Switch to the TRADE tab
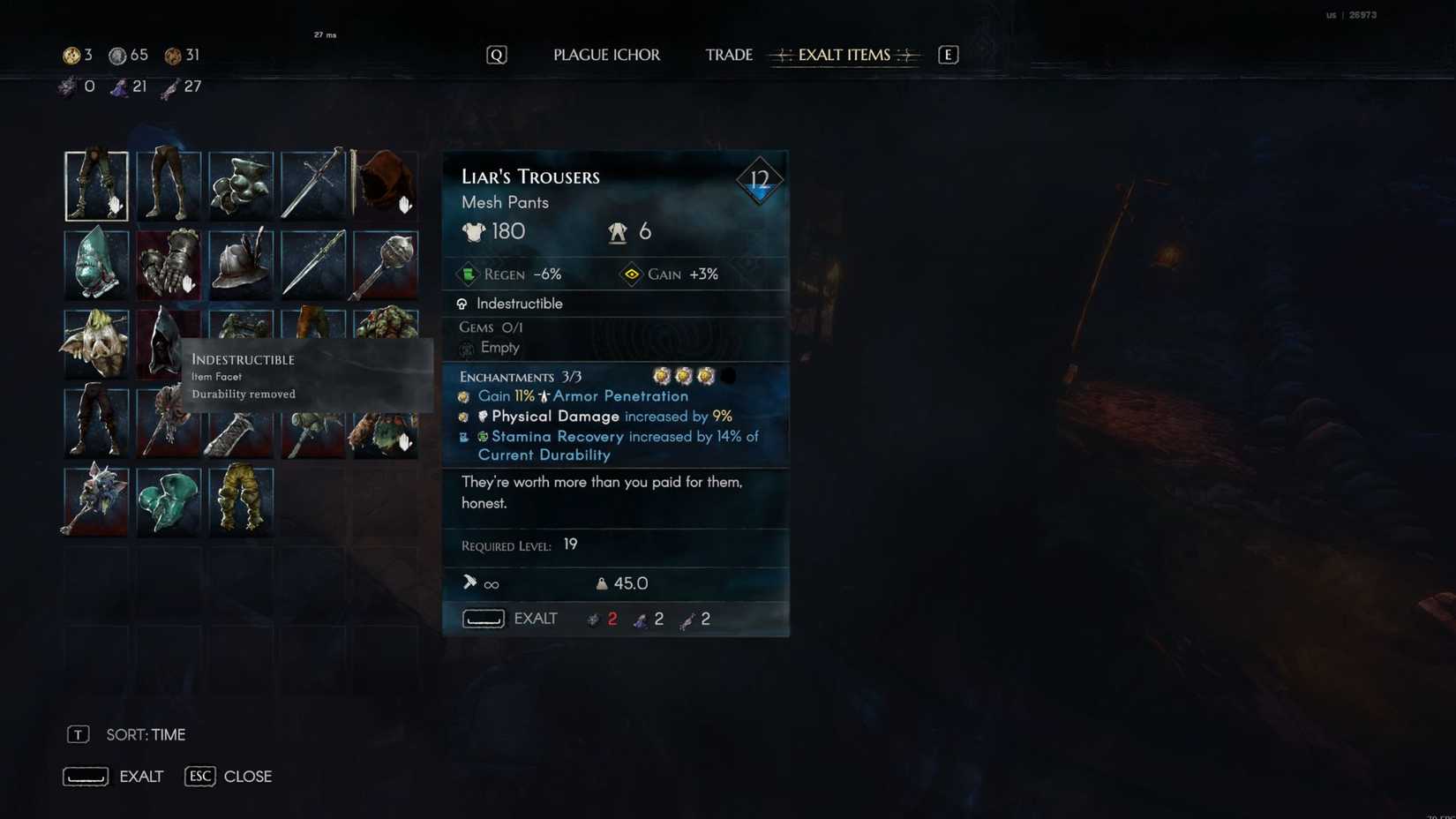The width and height of the screenshot is (1456, 819). [x=728, y=55]
